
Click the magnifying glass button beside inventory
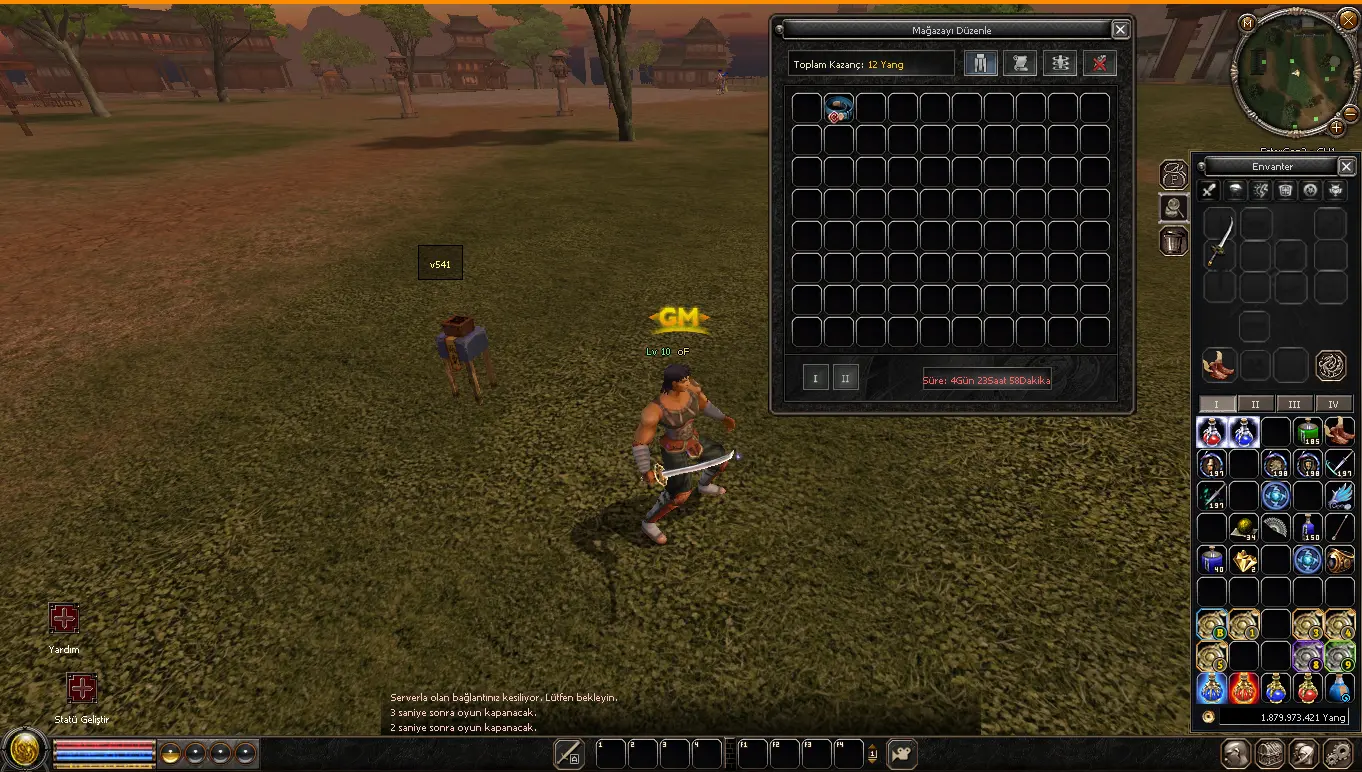(1173, 208)
